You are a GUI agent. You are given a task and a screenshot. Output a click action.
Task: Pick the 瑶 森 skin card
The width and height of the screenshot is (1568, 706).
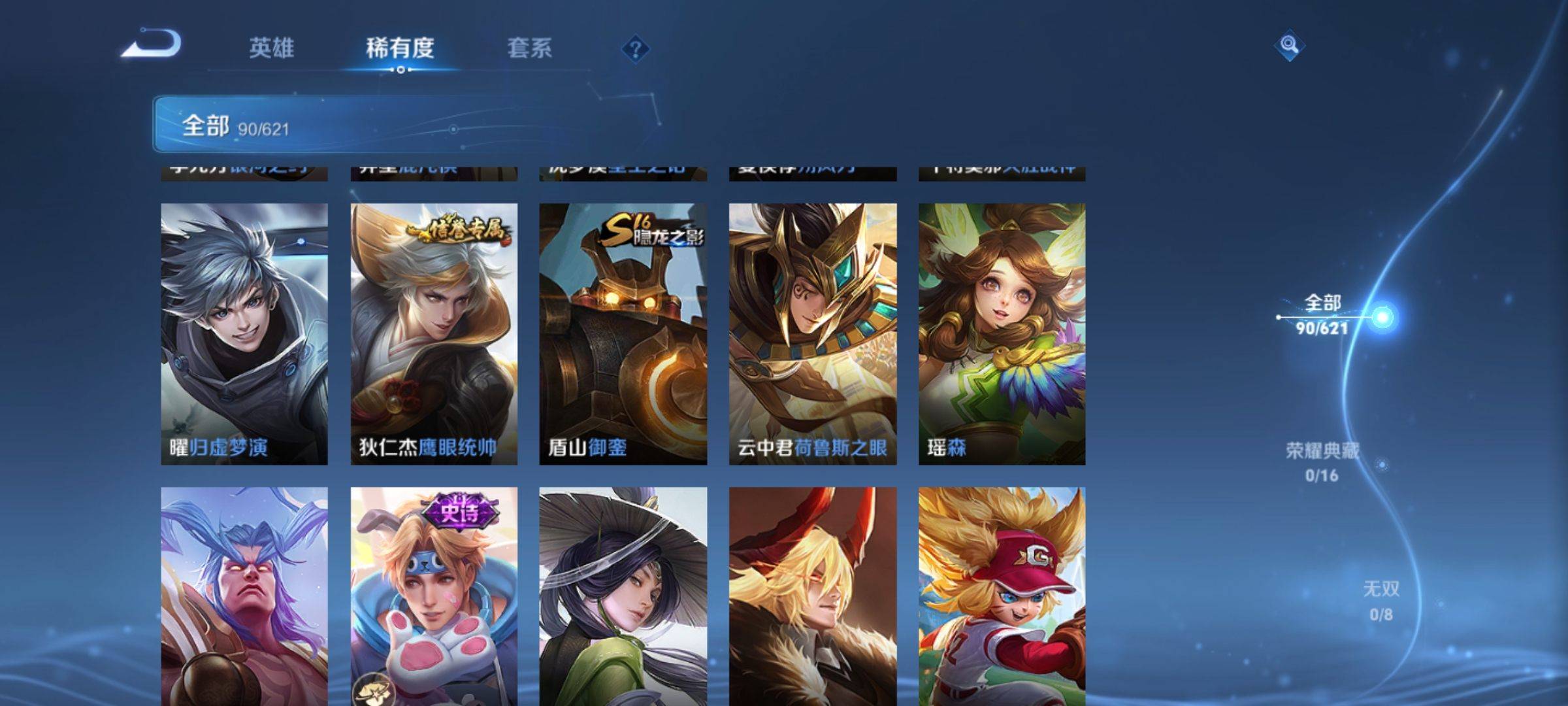pos(1002,333)
